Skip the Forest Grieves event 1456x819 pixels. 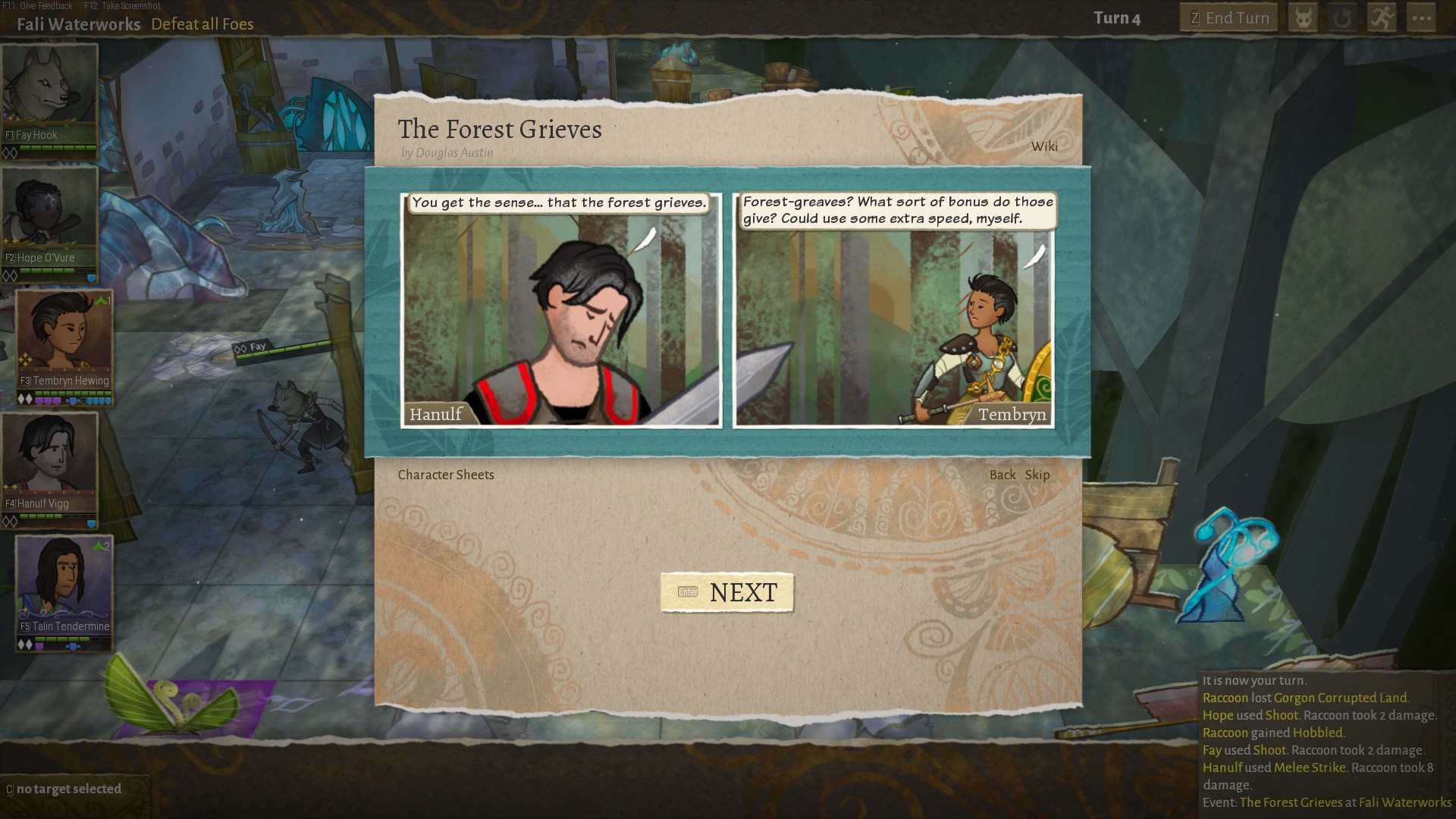[1037, 475]
